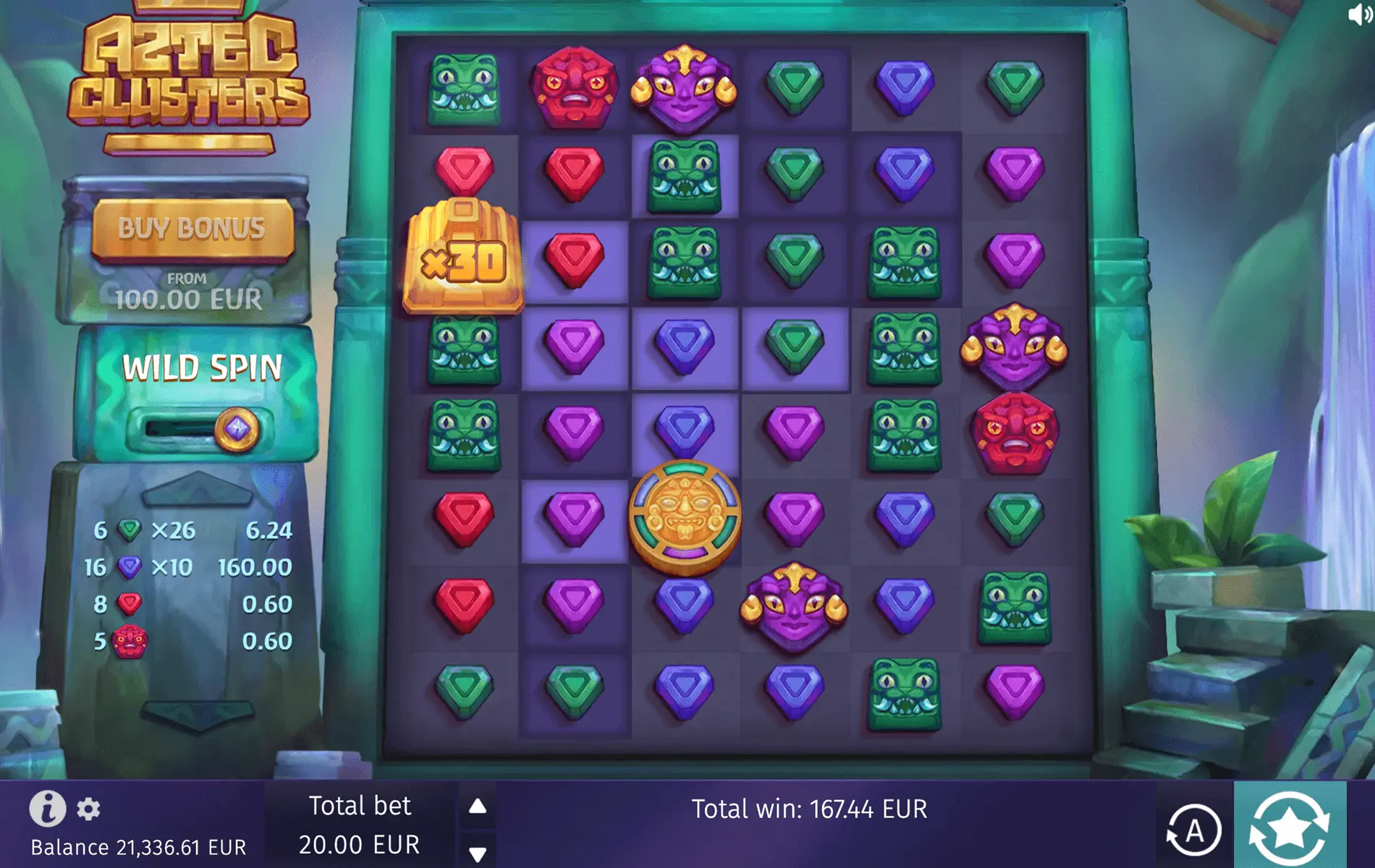This screenshot has width=1375, height=868.
Task: Open the settings gear menu
Action: click(88, 810)
